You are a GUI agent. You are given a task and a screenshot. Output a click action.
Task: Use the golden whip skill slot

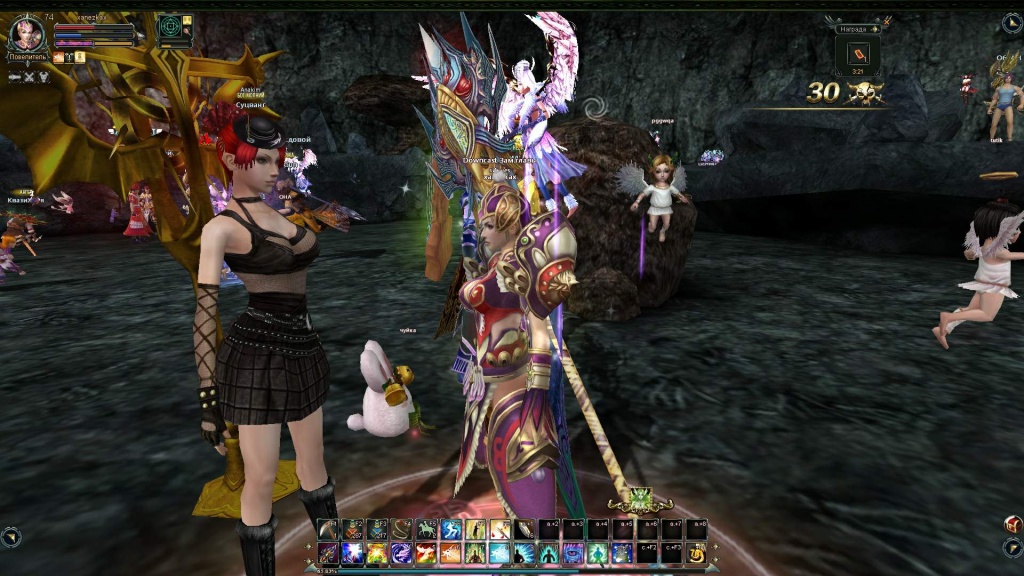point(402,530)
